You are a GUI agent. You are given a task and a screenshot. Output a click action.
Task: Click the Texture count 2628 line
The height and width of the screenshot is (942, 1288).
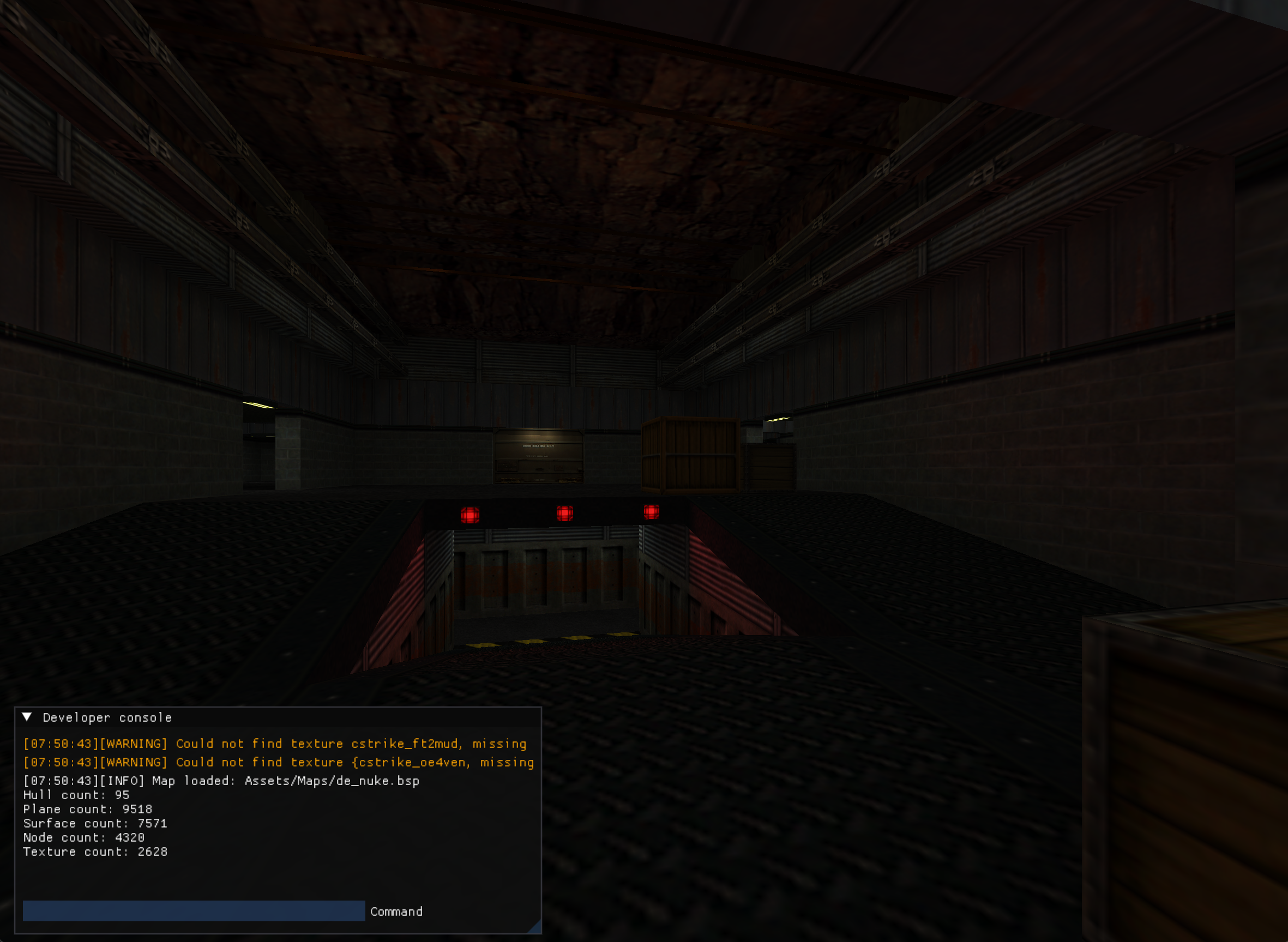95,852
